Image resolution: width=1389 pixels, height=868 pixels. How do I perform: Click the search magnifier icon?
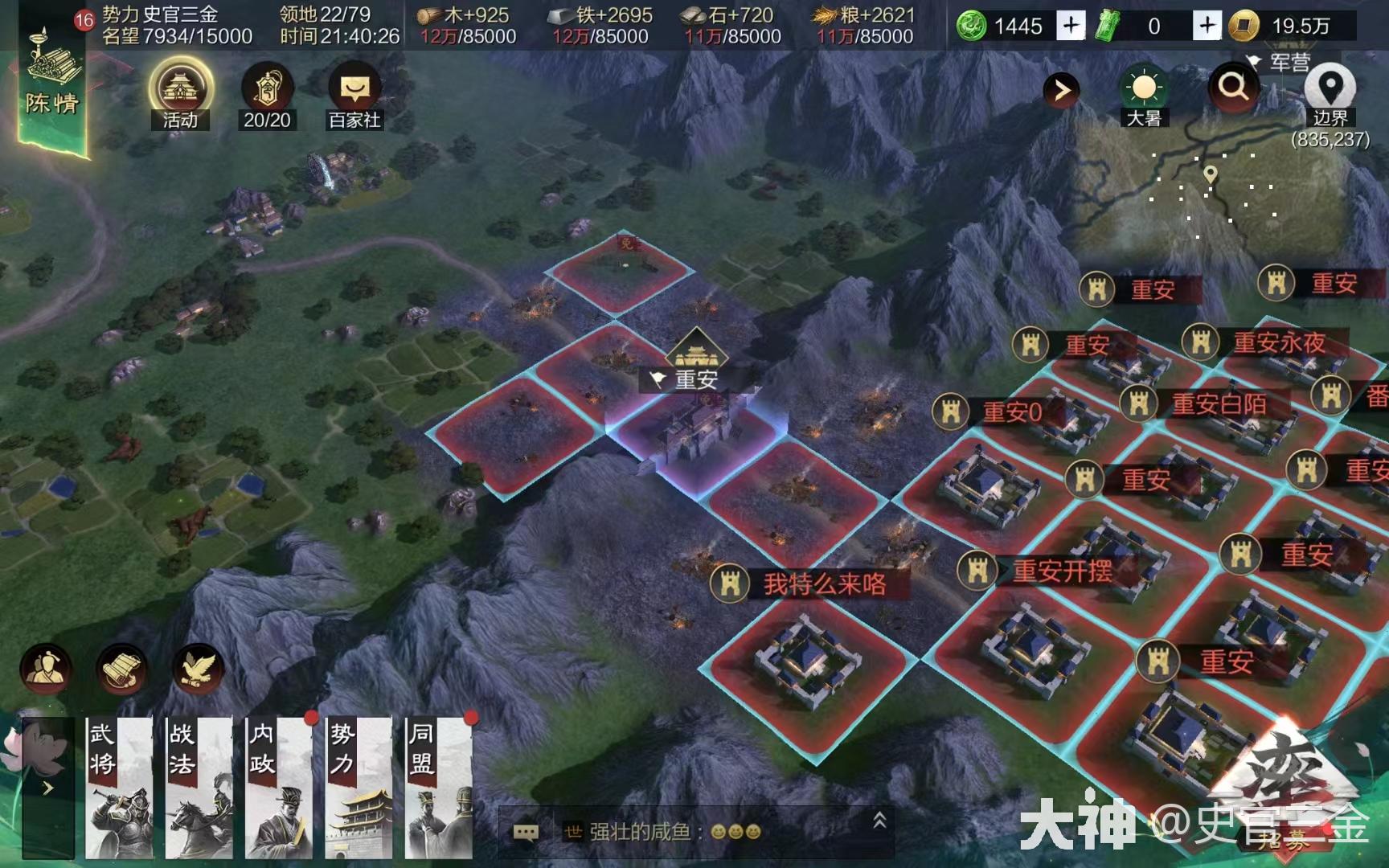(1233, 87)
